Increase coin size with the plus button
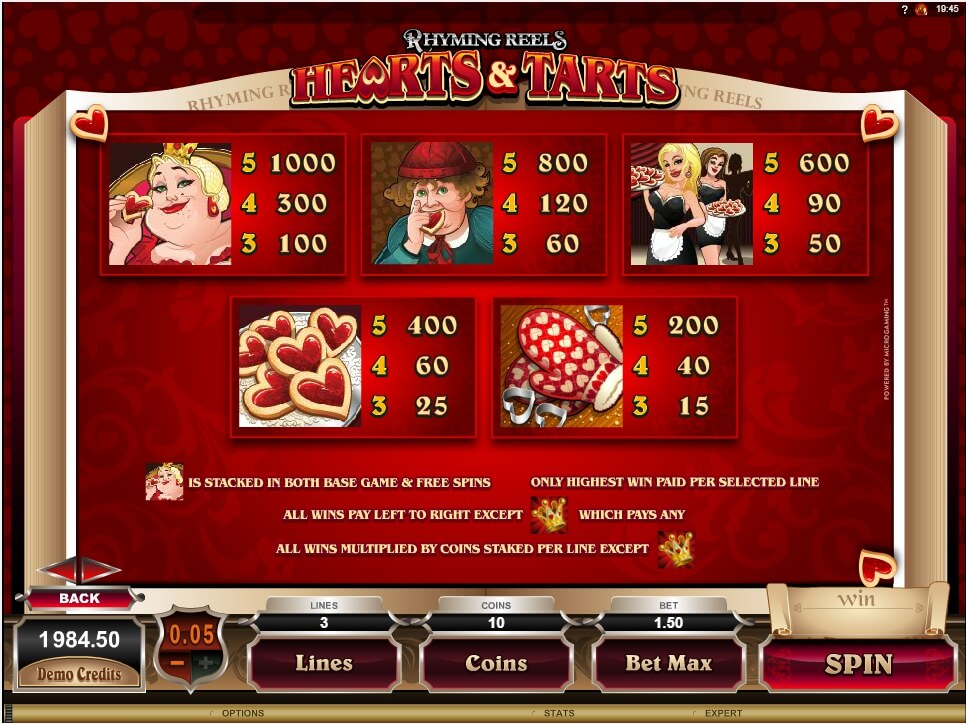The height and width of the screenshot is (724, 966). [206, 663]
